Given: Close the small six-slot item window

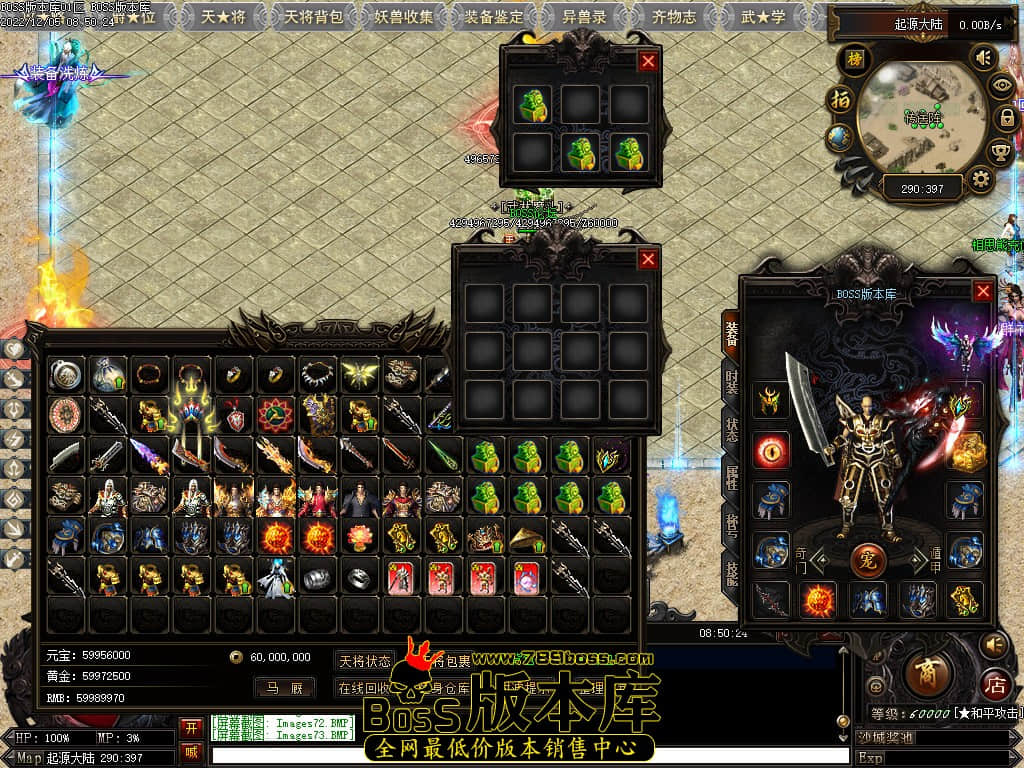Looking at the screenshot, I should [648, 61].
